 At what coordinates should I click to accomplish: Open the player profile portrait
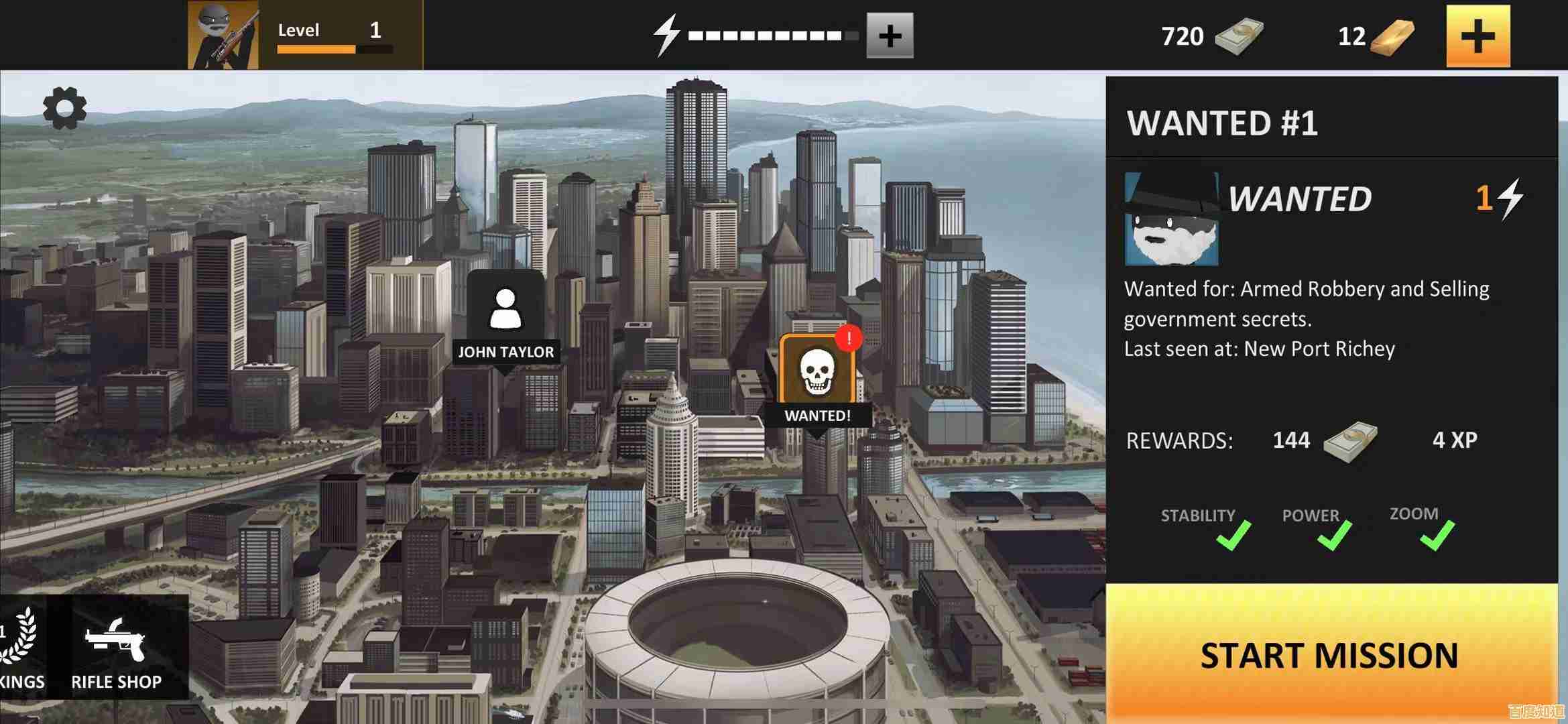click(223, 35)
